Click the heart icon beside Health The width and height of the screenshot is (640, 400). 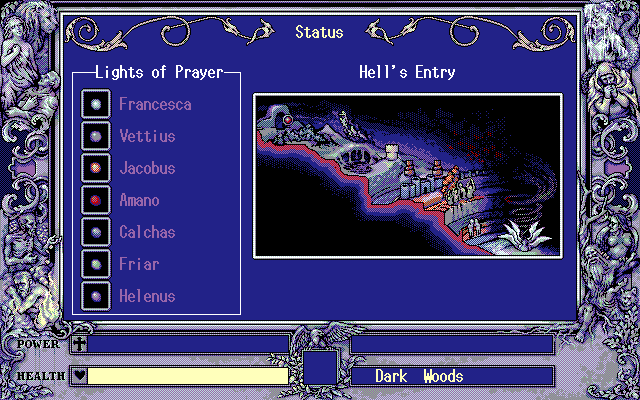(79, 376)
